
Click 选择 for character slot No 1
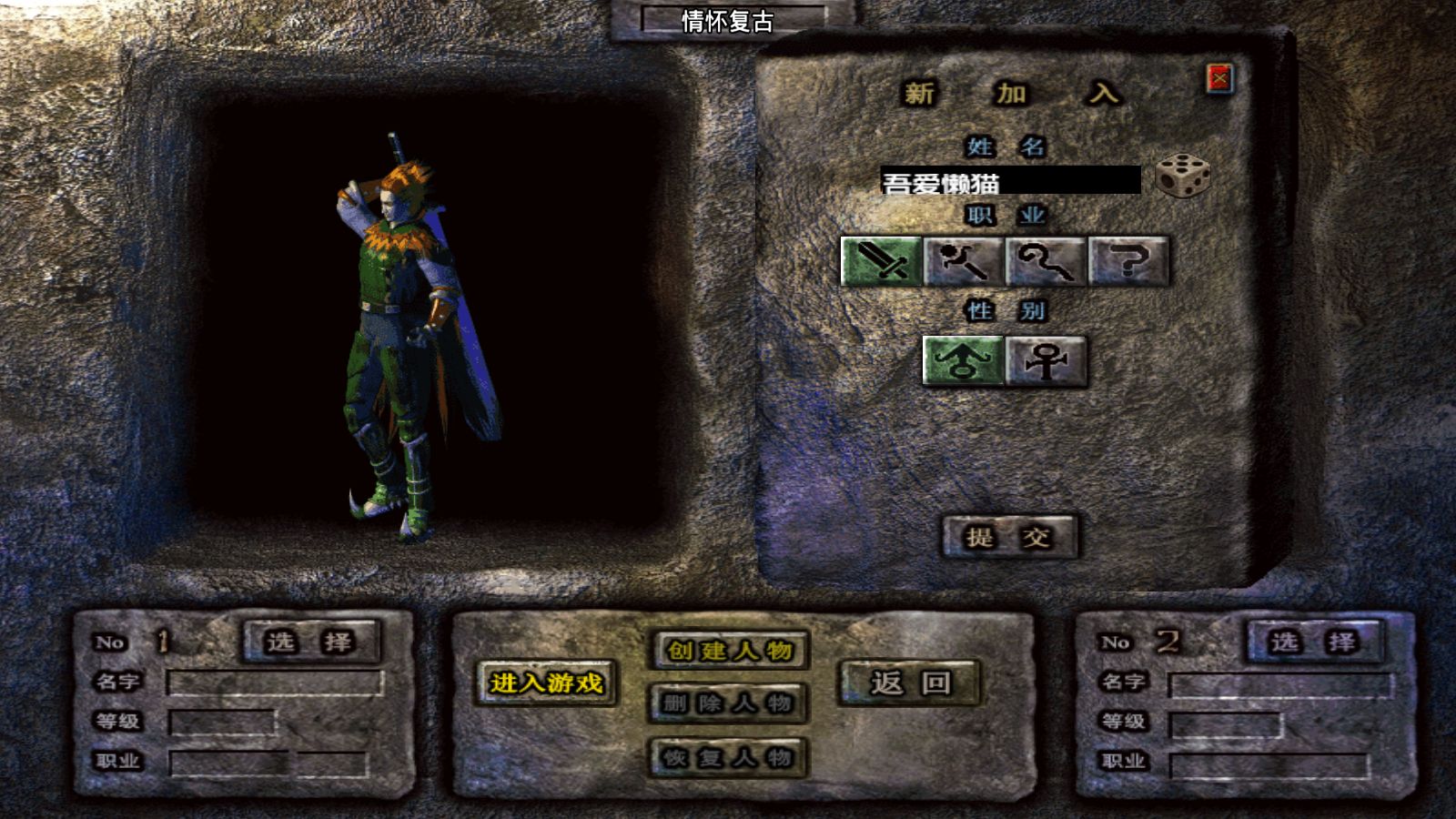(309, 640)
